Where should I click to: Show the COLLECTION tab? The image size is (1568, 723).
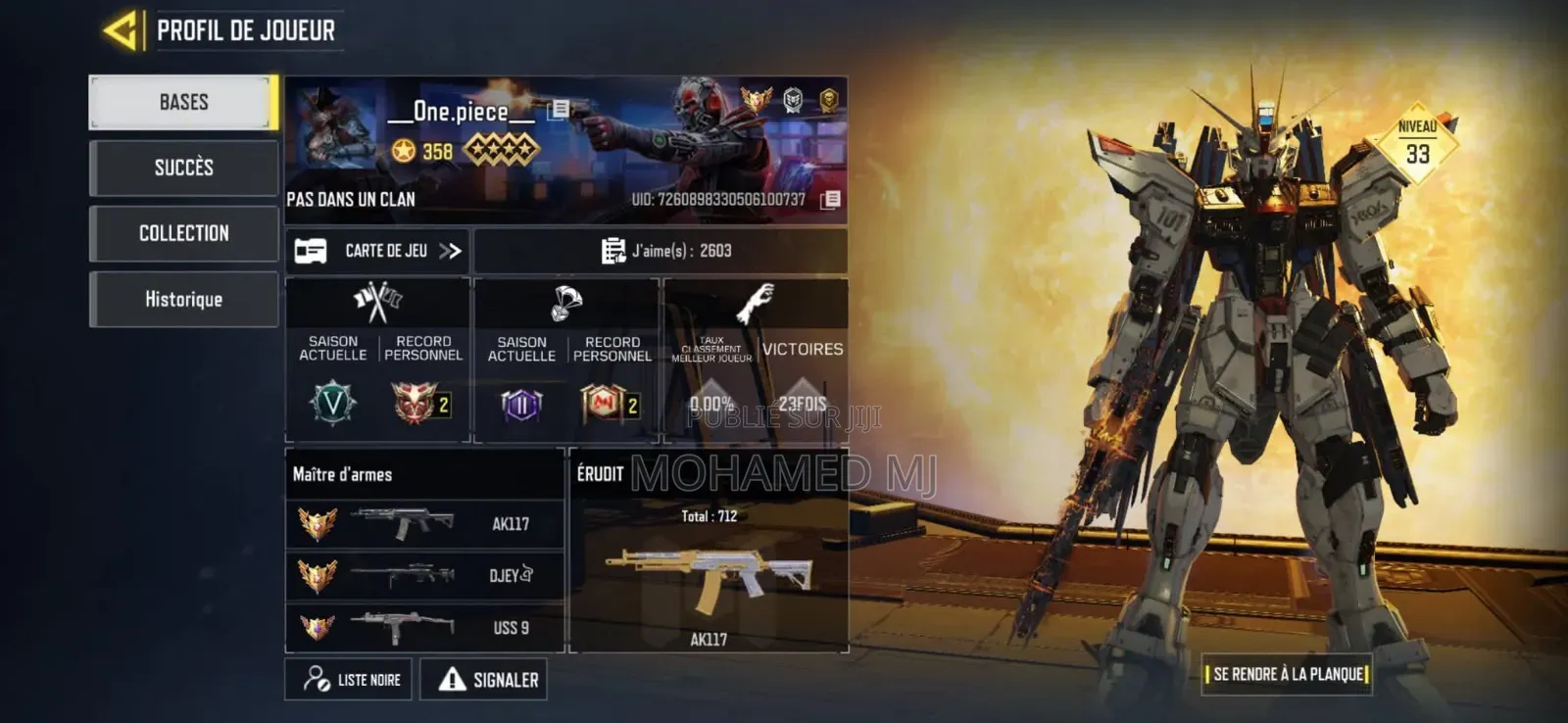(x=183, y=233)
